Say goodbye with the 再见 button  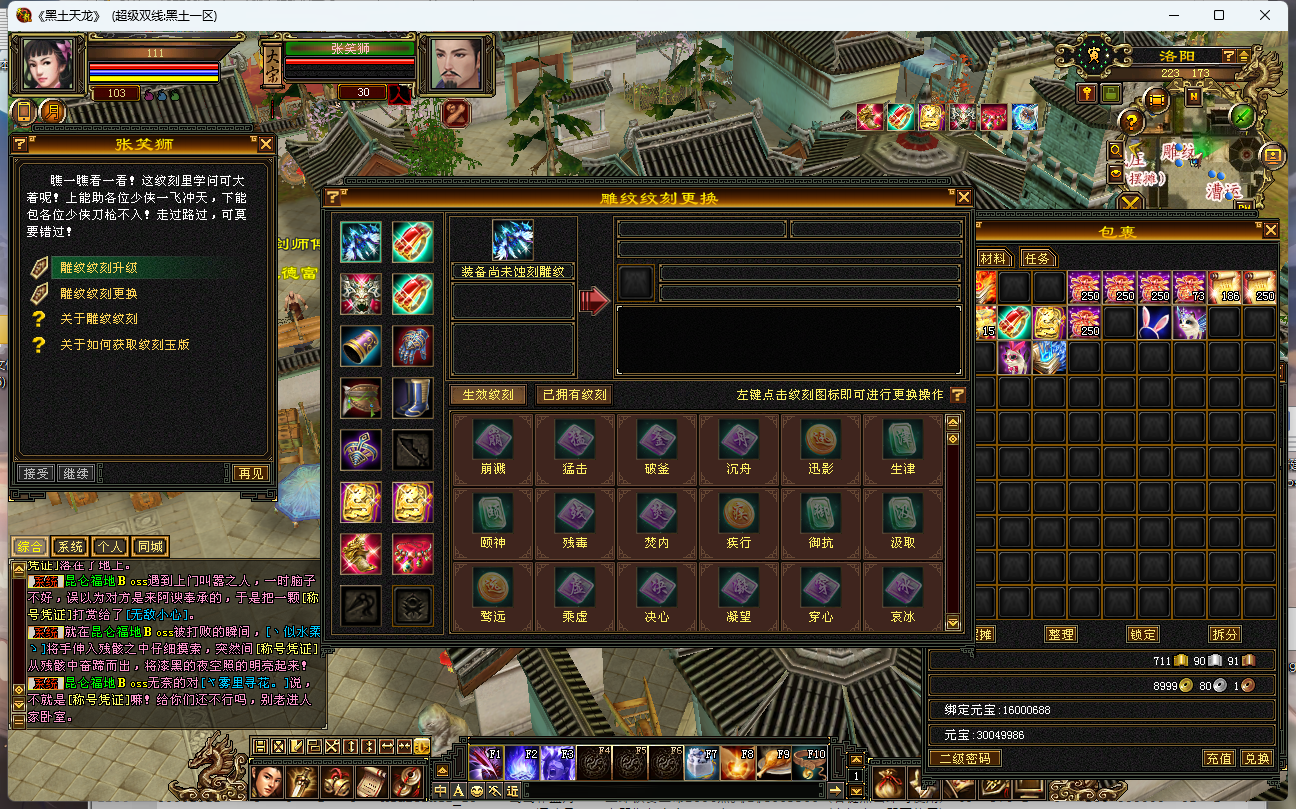(x=251, y=473)
